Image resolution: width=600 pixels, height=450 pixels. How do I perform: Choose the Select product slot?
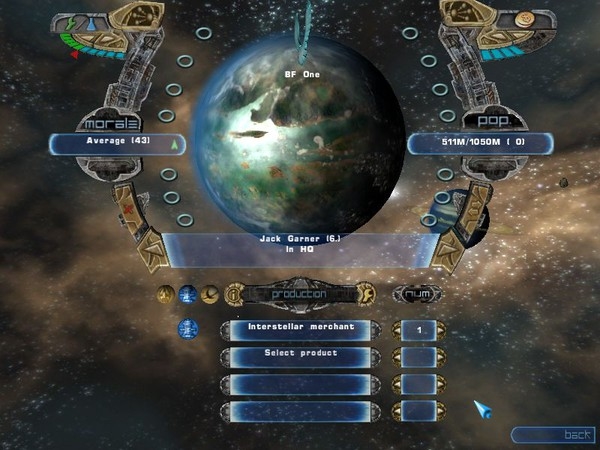(x=300, y=354)
